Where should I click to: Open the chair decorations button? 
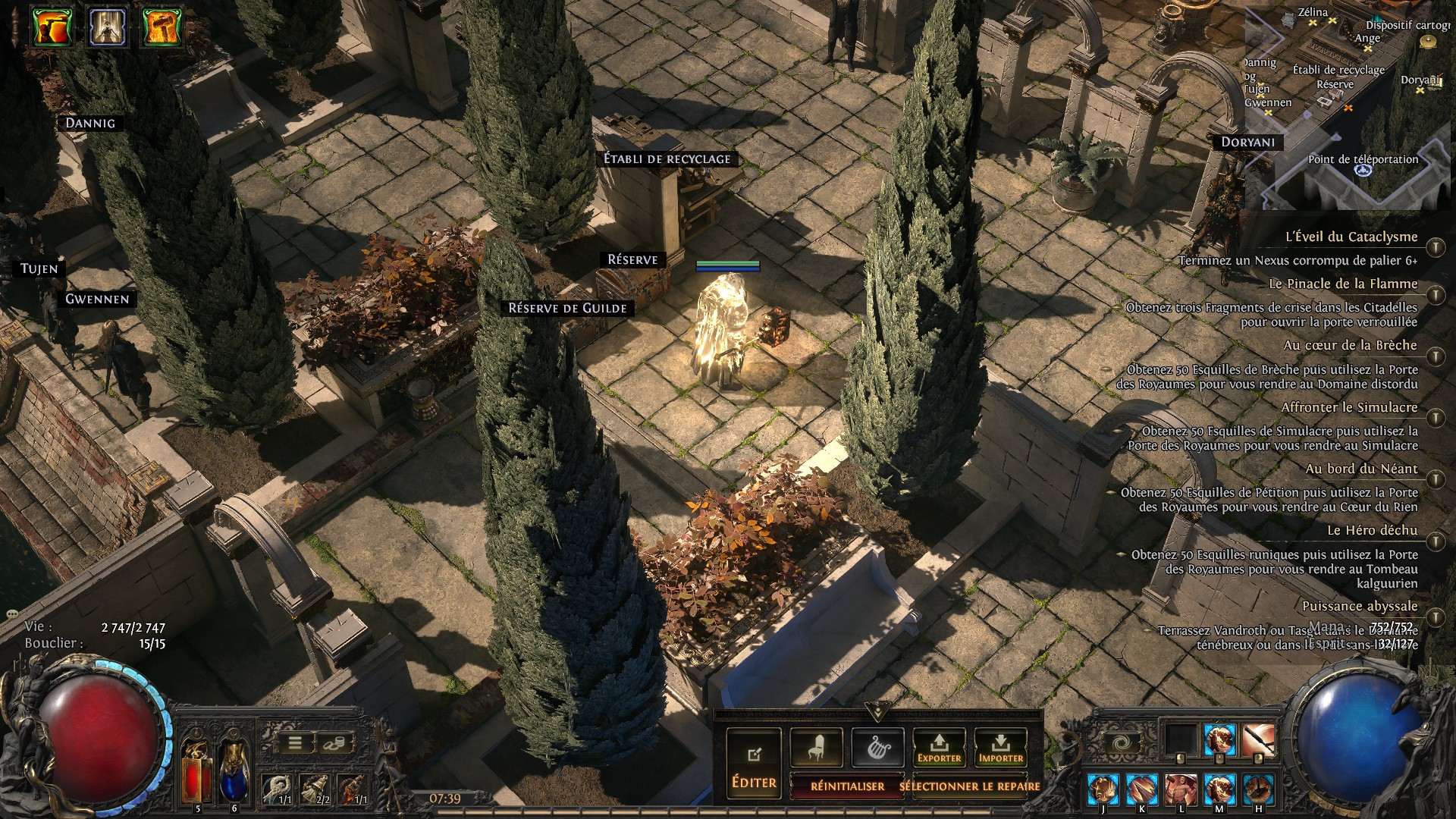click(x=816, y=748)
